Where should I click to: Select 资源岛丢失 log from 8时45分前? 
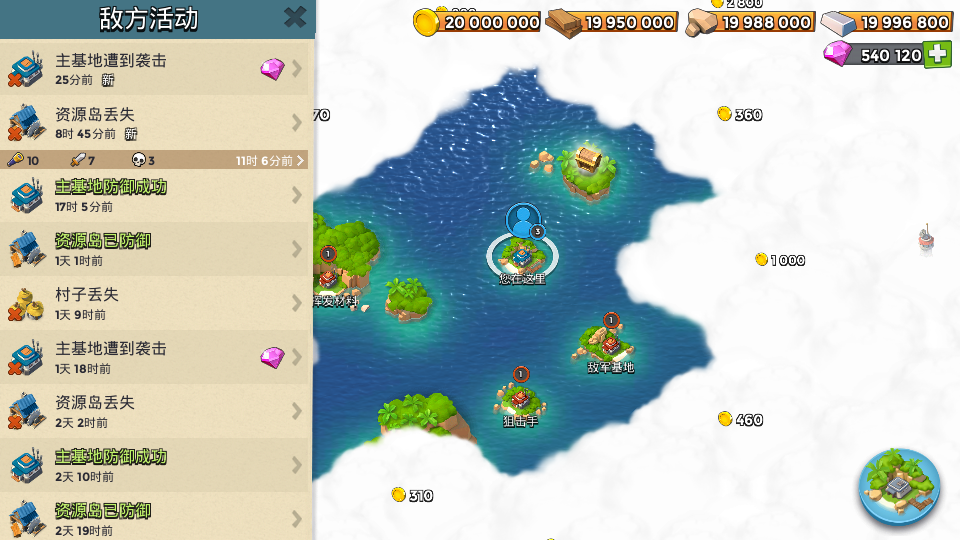coord(155,122)
